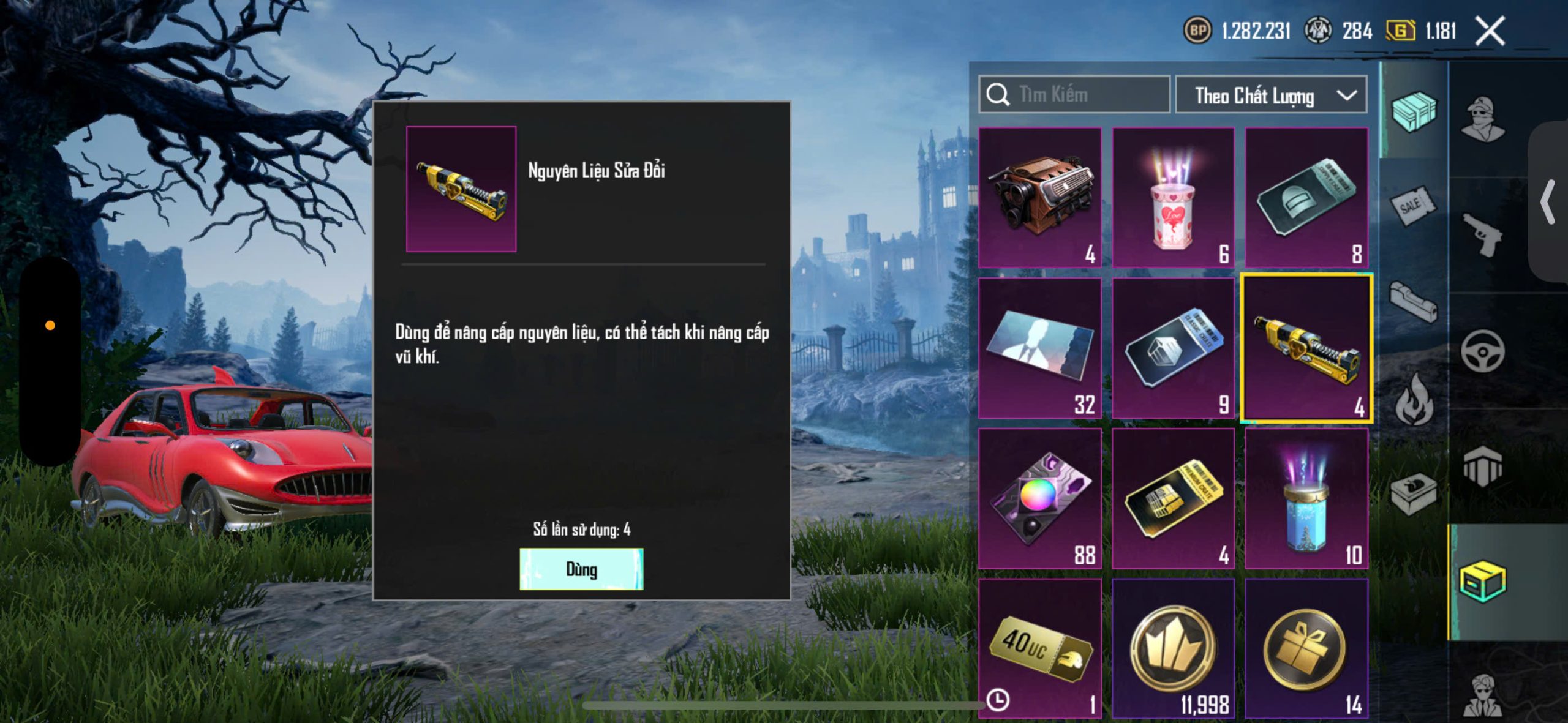This screenshot has width=1568, height=723.
Task: Select the suited man card item
Action: [x=1039, y=348]
